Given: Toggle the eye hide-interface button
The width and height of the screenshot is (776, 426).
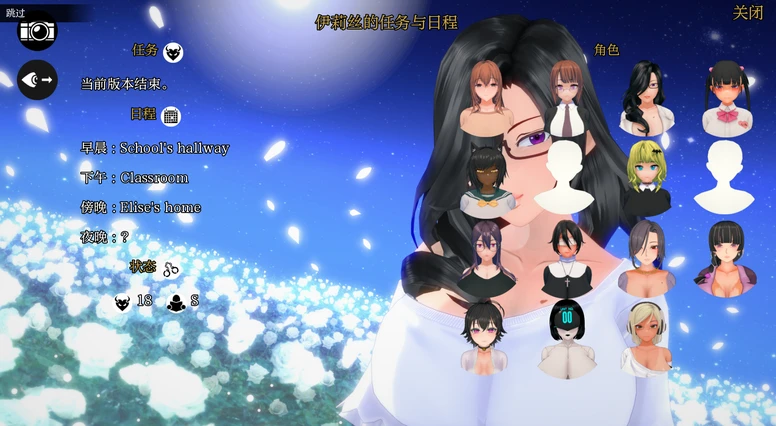Looking at the screenshot, I should click(37, 80).
